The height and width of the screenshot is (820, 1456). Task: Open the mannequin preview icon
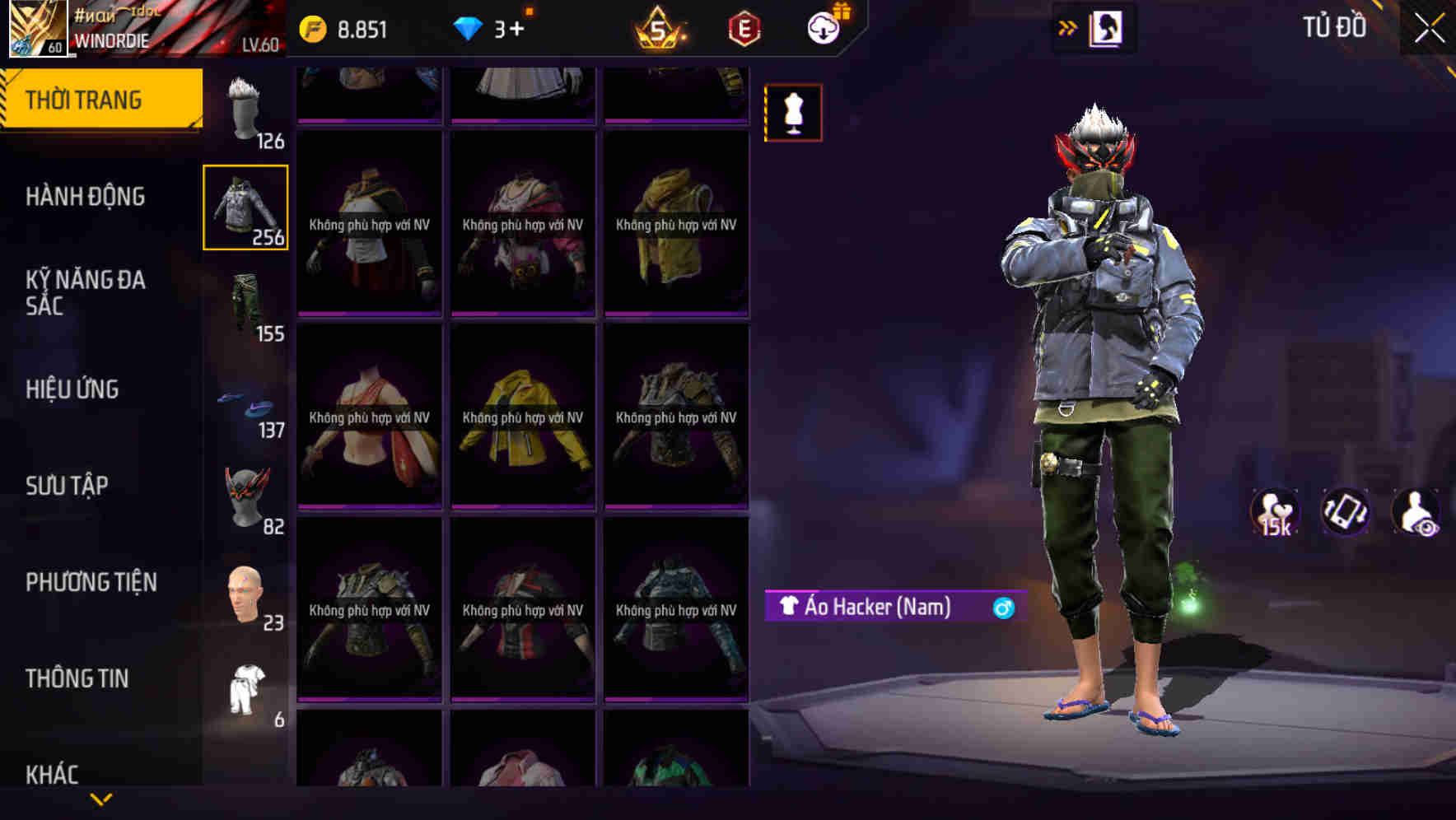point(793,112)
